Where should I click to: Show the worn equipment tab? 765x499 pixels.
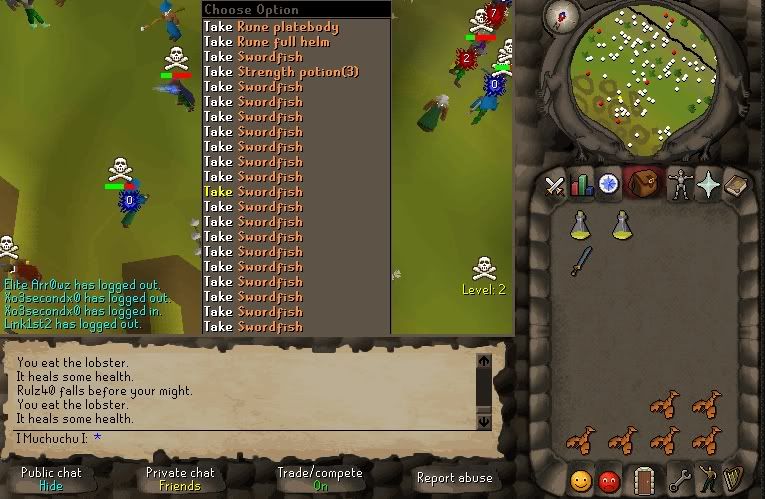681,185
